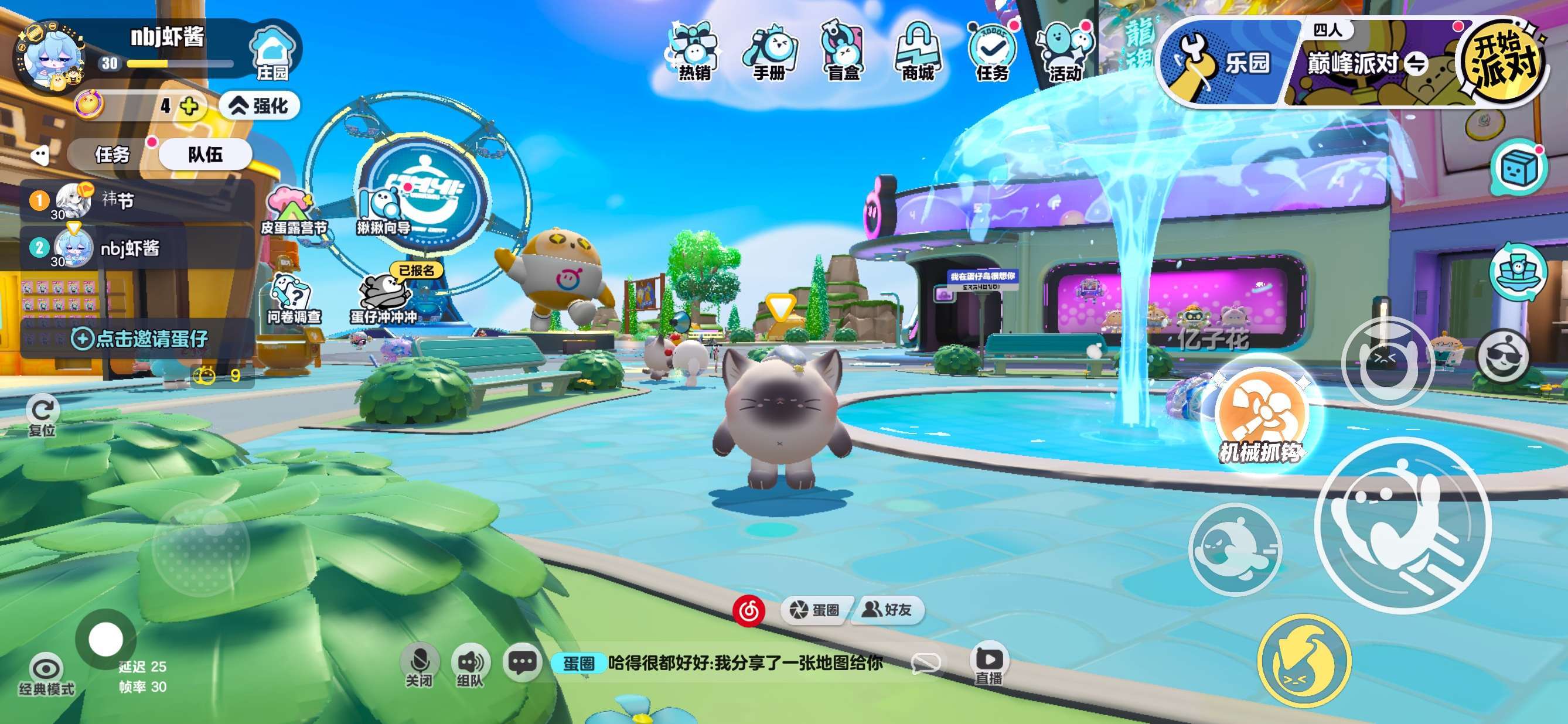
Task: Click 点击邀请蛋仔 to invite a player
Action: (140, 337)
